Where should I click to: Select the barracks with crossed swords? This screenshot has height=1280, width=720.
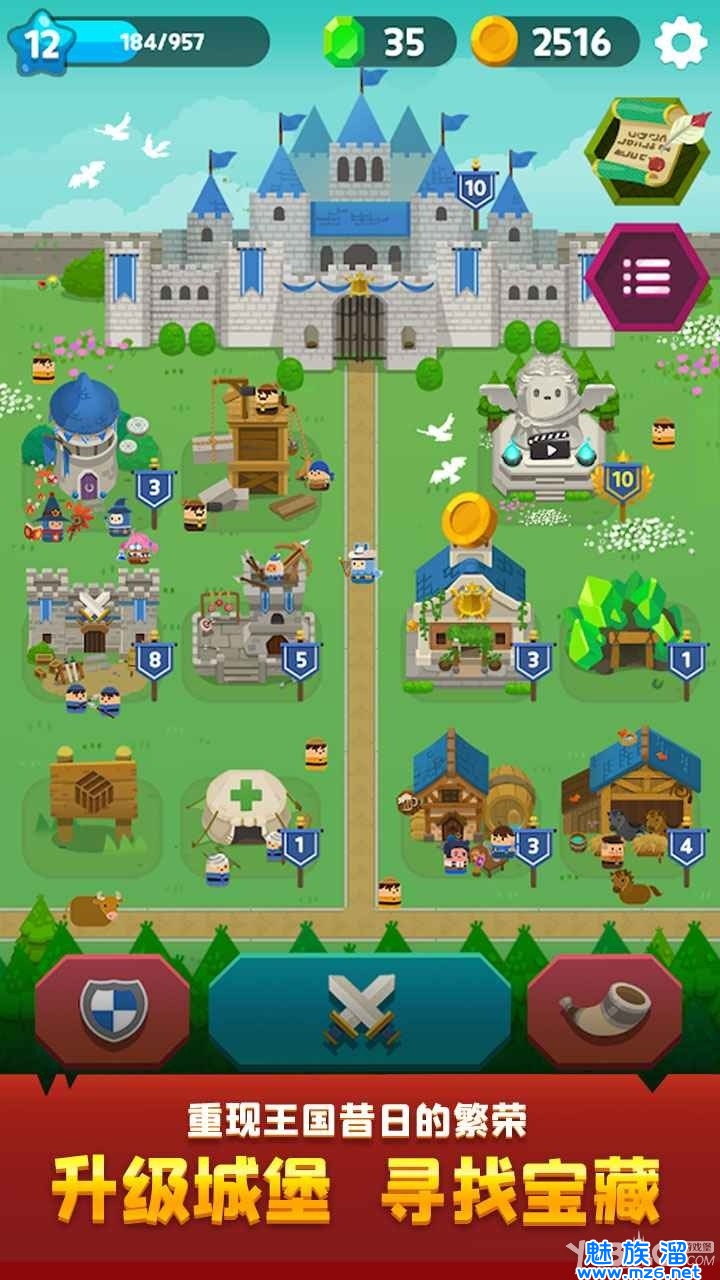point(92,618)
